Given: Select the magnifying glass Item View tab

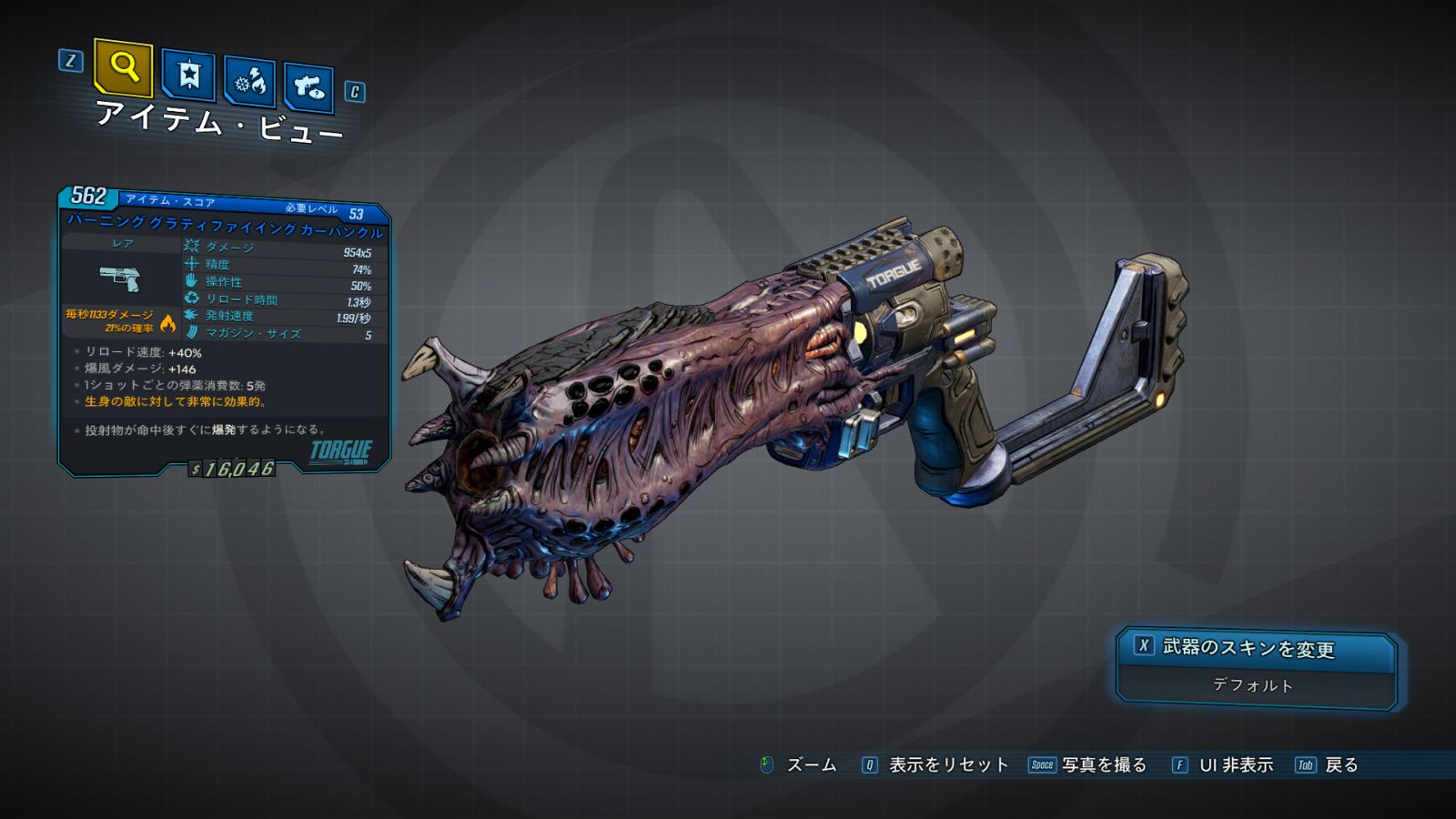Looking at the screenshot, I should (123, 66).
